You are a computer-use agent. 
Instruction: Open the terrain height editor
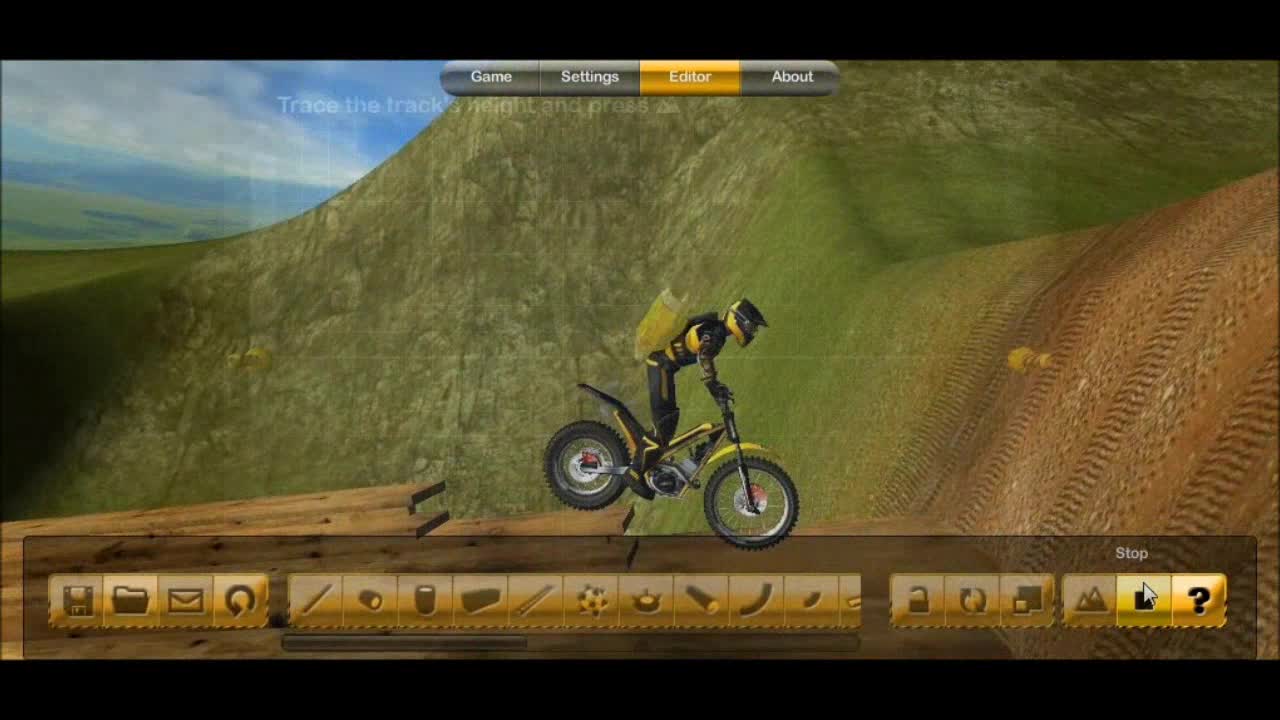(1089, 598)
